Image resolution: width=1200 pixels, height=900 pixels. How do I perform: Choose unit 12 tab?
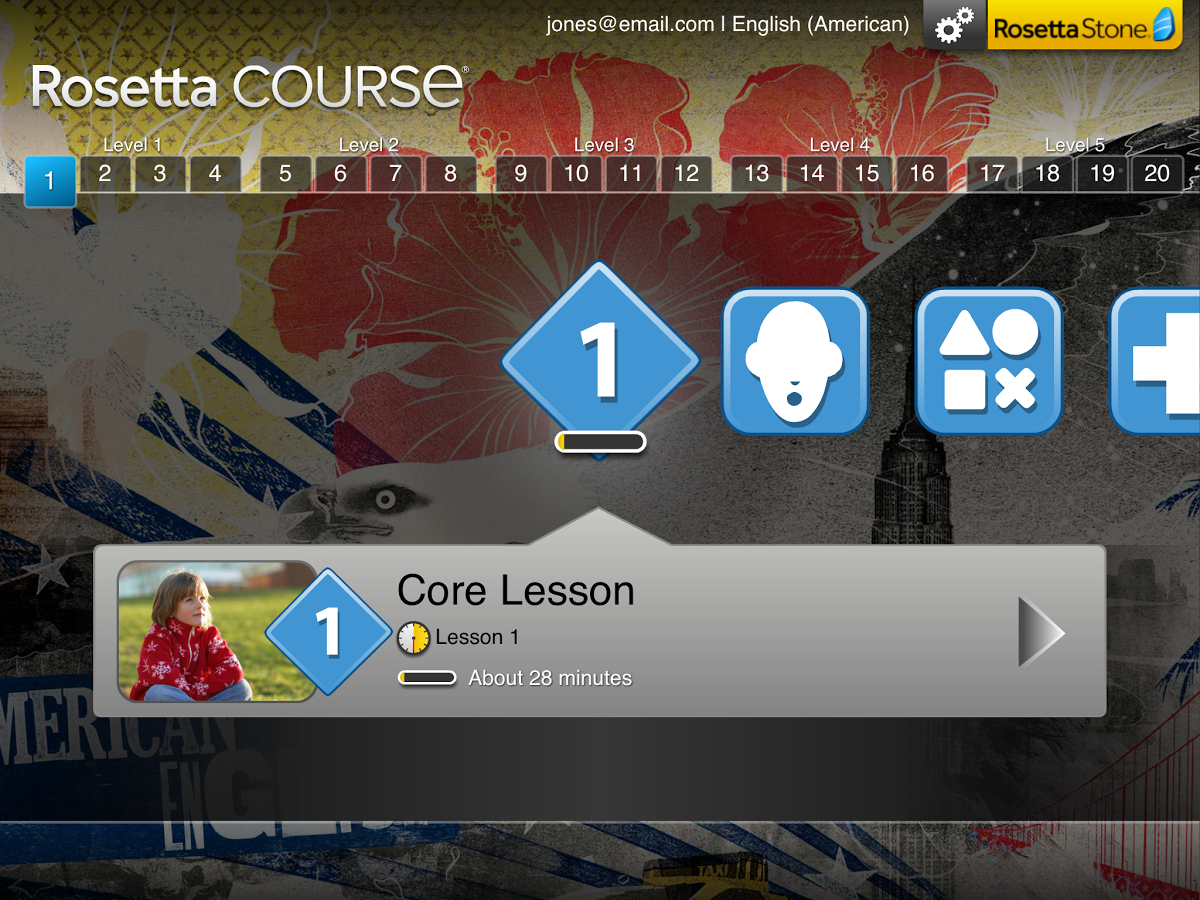(686, 174)
